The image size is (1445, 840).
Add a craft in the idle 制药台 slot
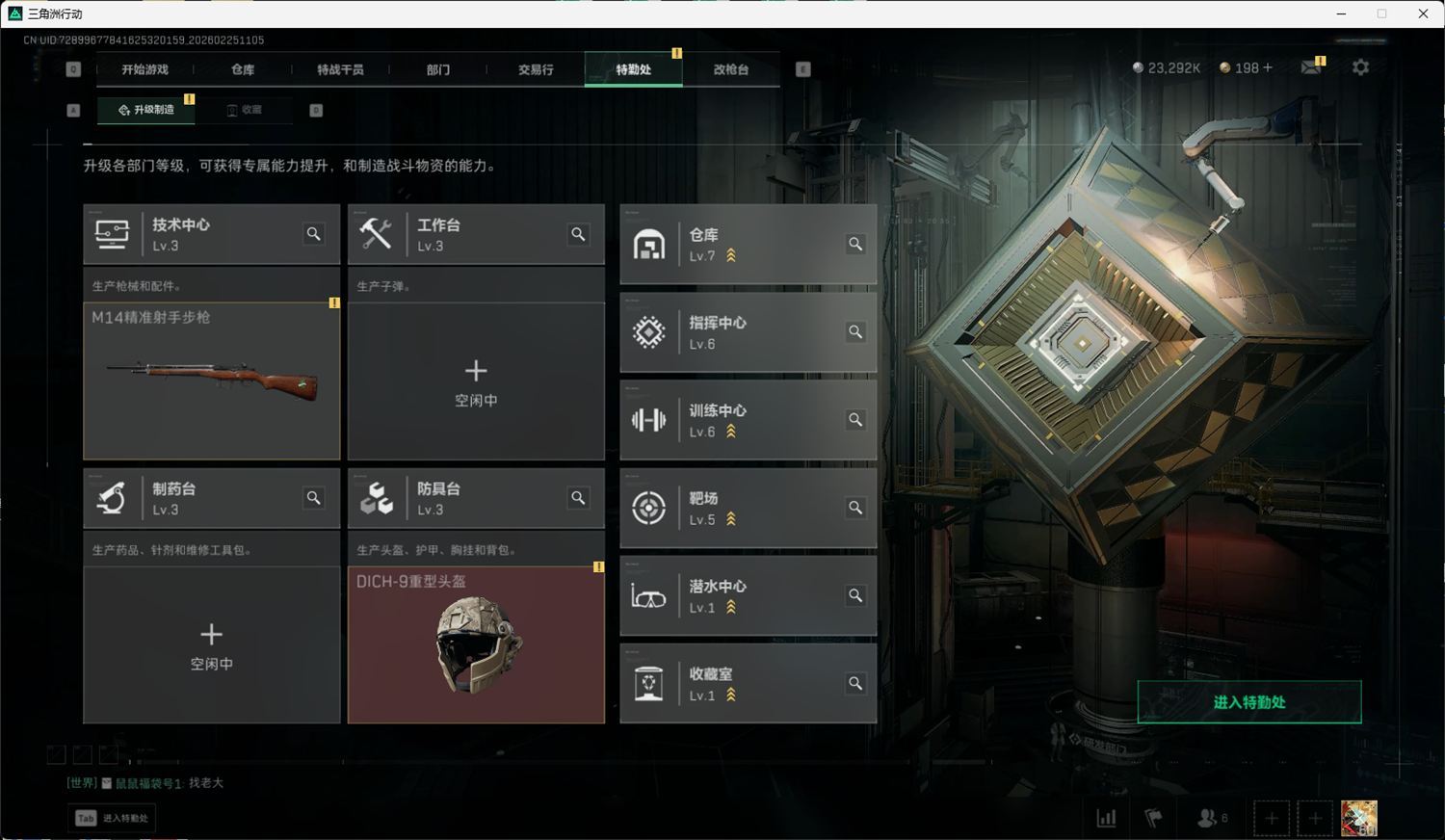pos(212,645)
